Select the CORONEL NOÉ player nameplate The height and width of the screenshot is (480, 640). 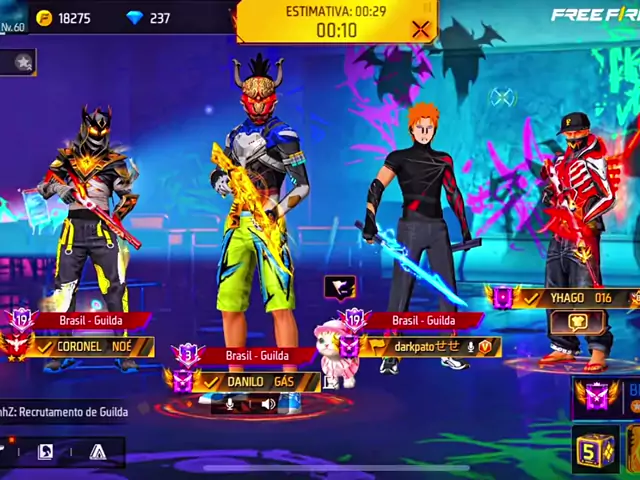[92, 346]
